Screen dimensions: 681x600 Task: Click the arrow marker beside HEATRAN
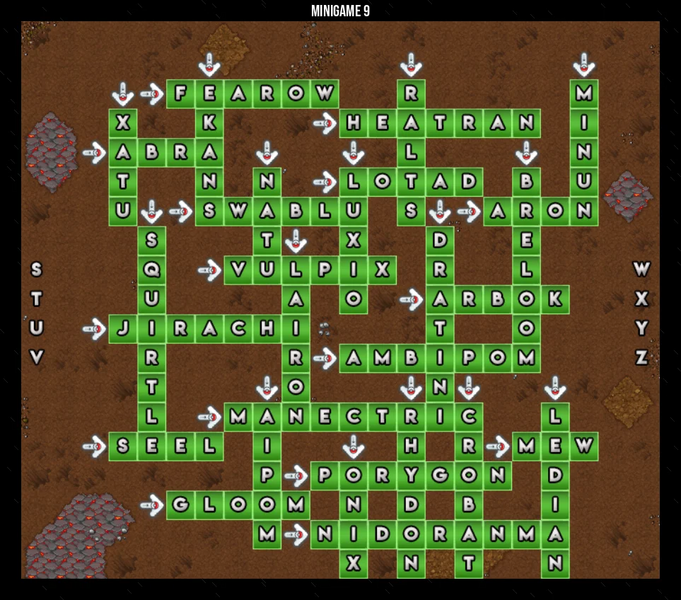point(325,124)
